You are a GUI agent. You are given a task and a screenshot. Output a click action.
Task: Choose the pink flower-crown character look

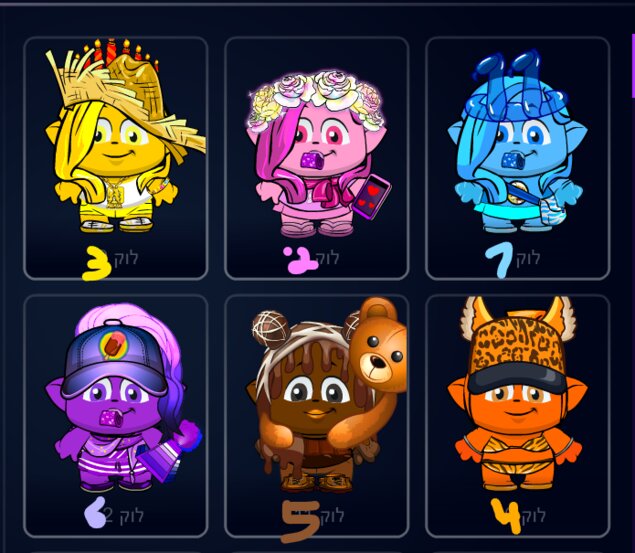pyautogui.click(x=316, y=155)
